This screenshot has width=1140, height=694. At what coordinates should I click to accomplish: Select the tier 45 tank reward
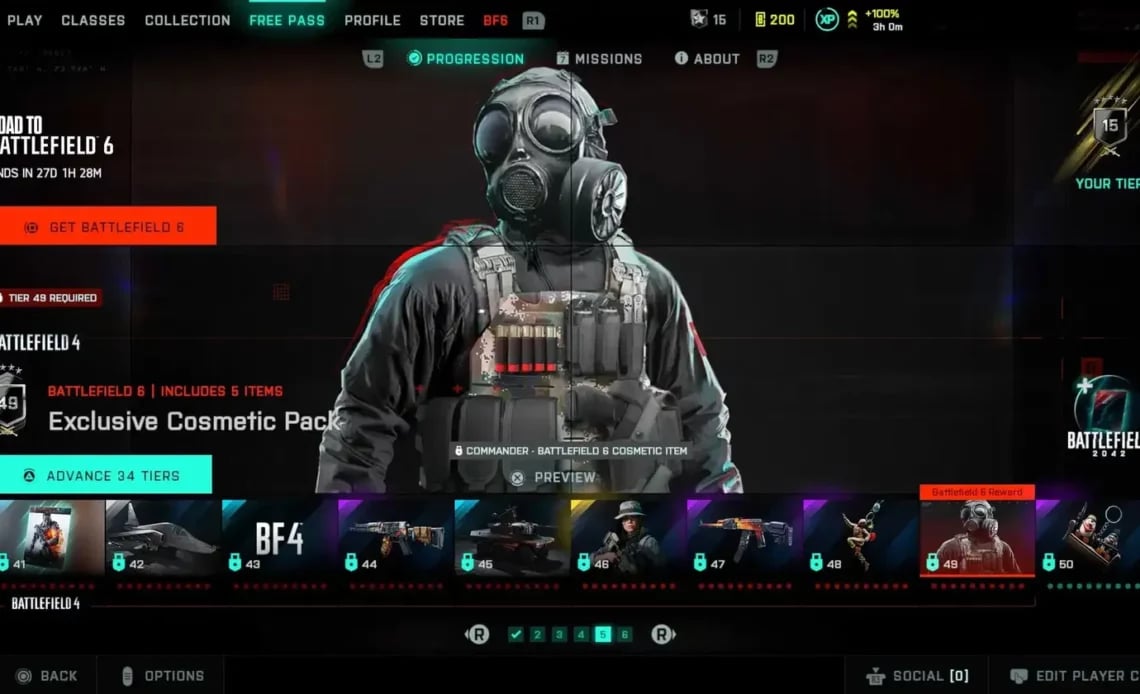click(x=511, y=537)
